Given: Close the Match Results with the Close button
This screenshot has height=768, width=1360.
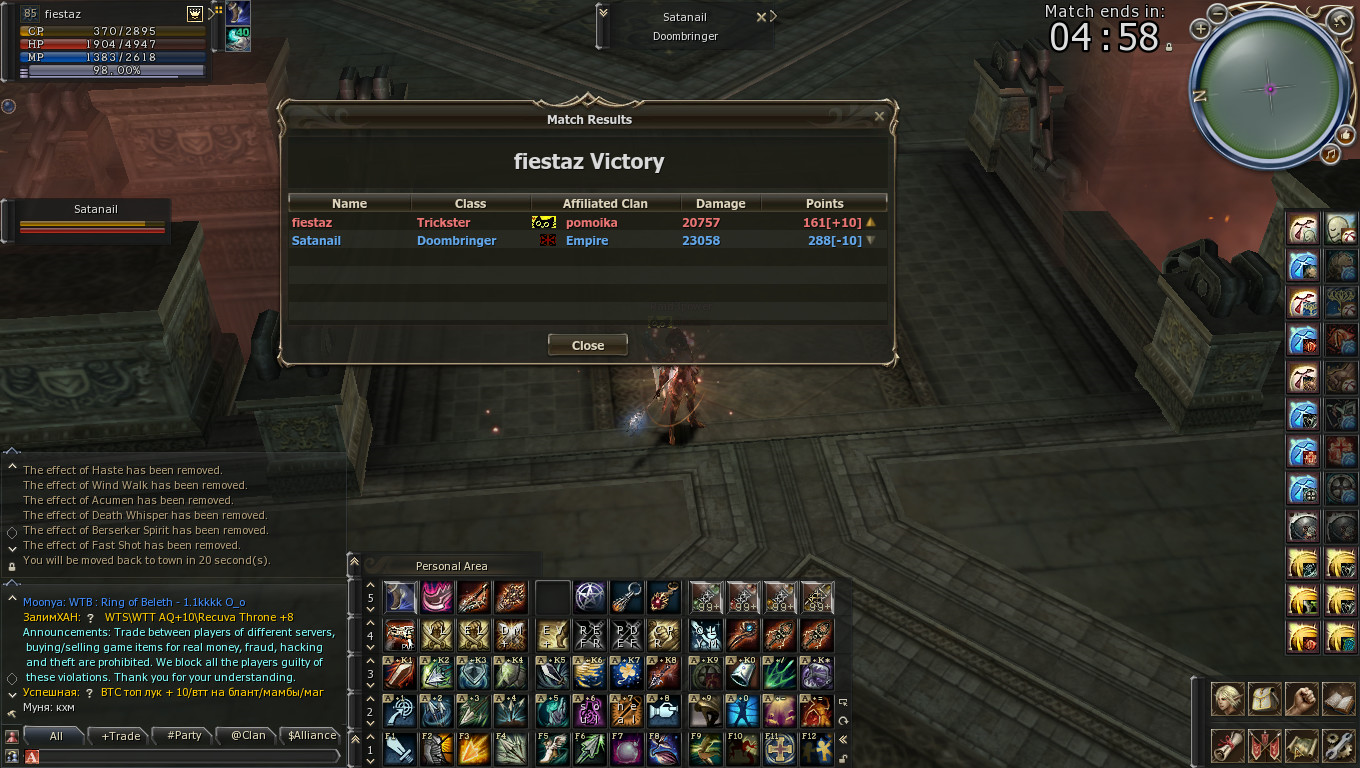Looking at the screenshot, I should (x=588, y=345).
